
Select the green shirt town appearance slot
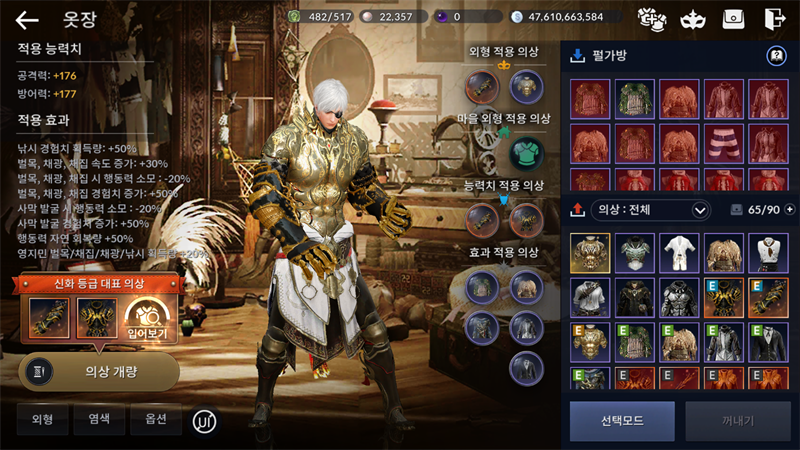(x=524, y=154)
